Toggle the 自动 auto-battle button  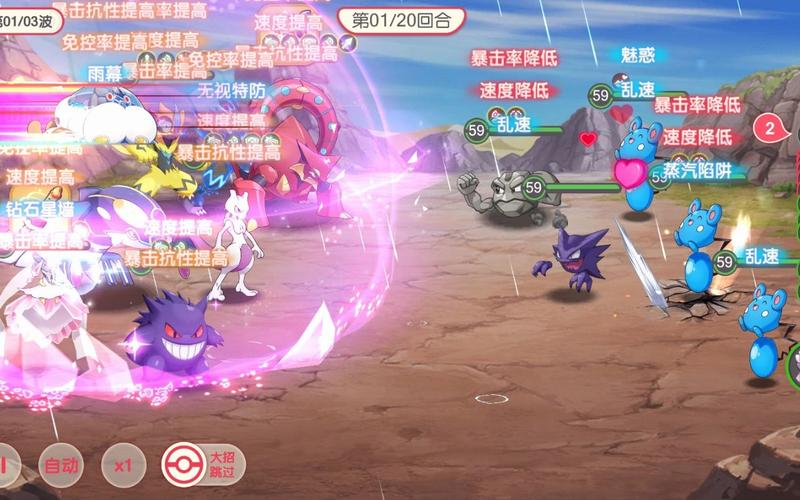60,465
